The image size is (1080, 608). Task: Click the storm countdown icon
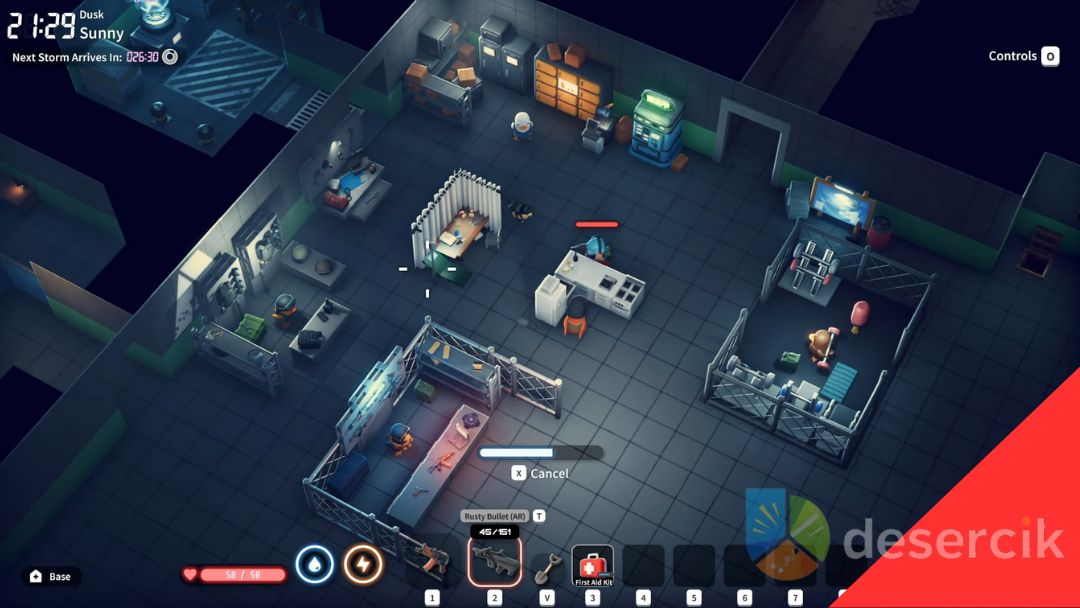click(x=170, y=57)
